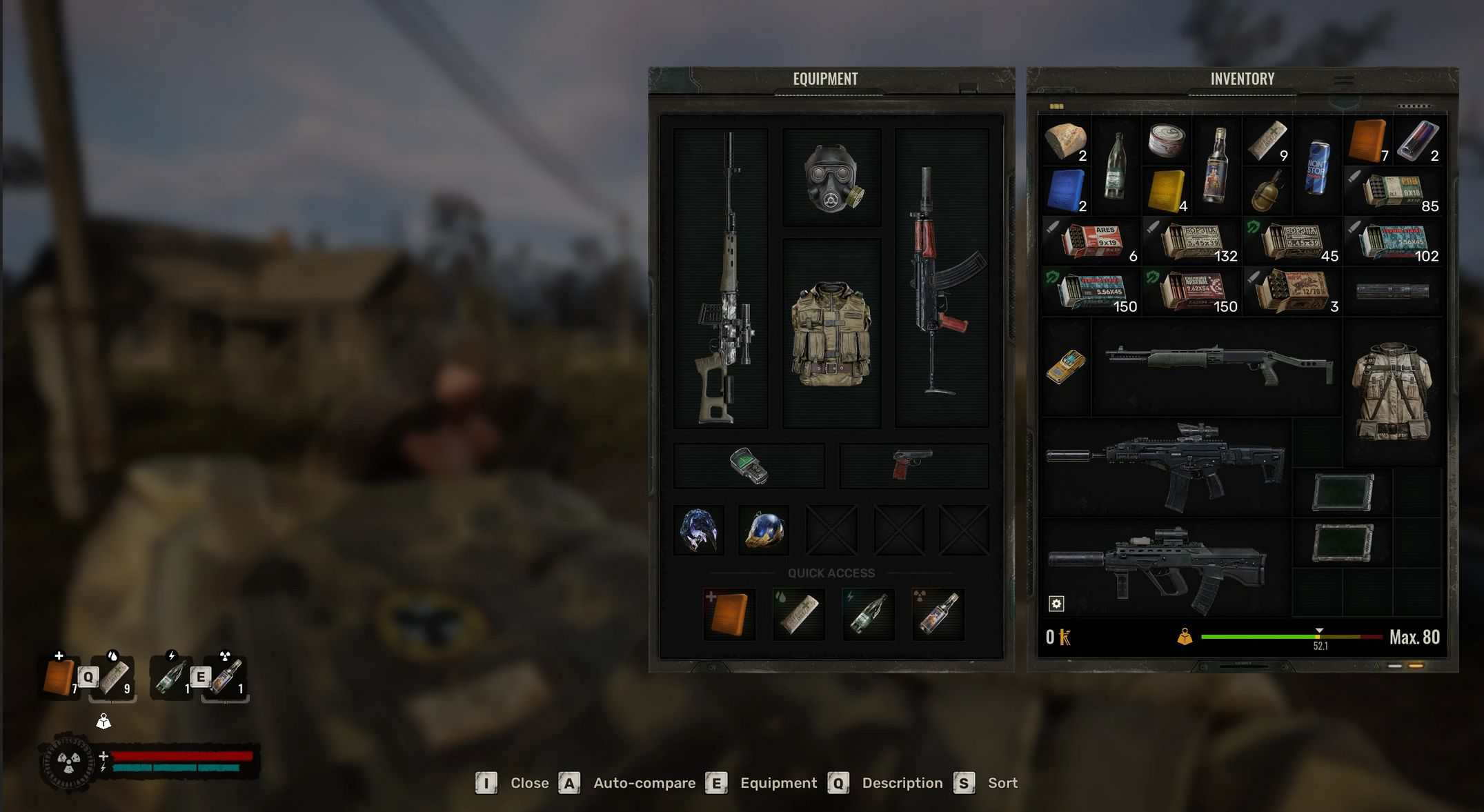The image size is (1484, 812).
Task: Choose the 9x19 ammo box with 6 rounds
Action: [1091, 242]
